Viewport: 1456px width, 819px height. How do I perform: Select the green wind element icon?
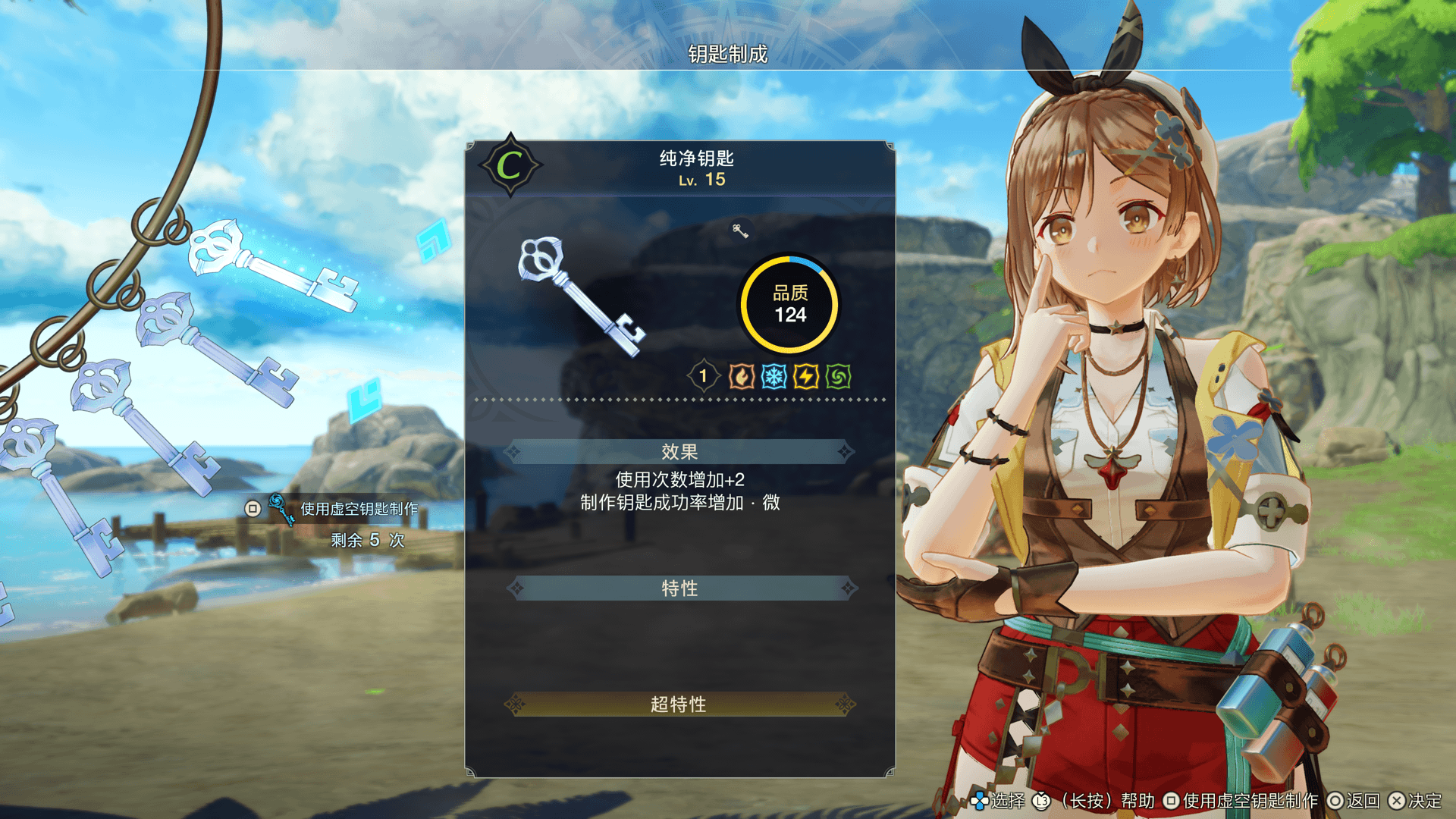click(839, 376)
